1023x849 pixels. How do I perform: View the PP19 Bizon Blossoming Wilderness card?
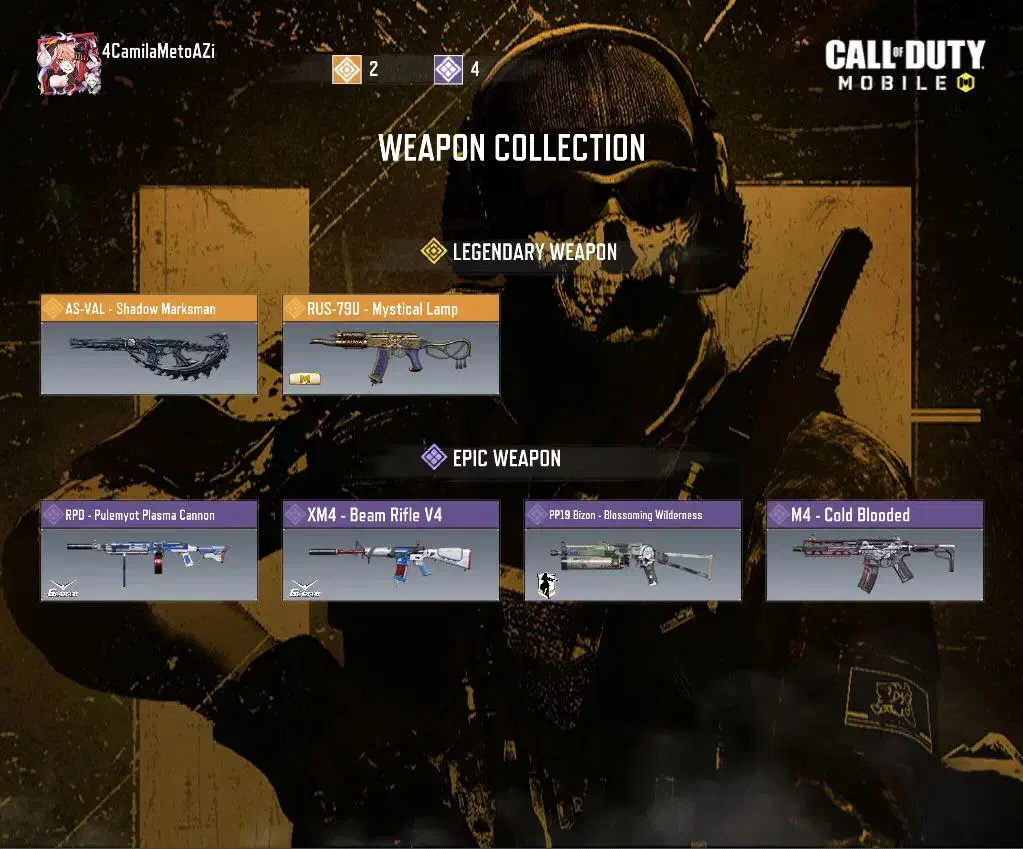point(633,551)
